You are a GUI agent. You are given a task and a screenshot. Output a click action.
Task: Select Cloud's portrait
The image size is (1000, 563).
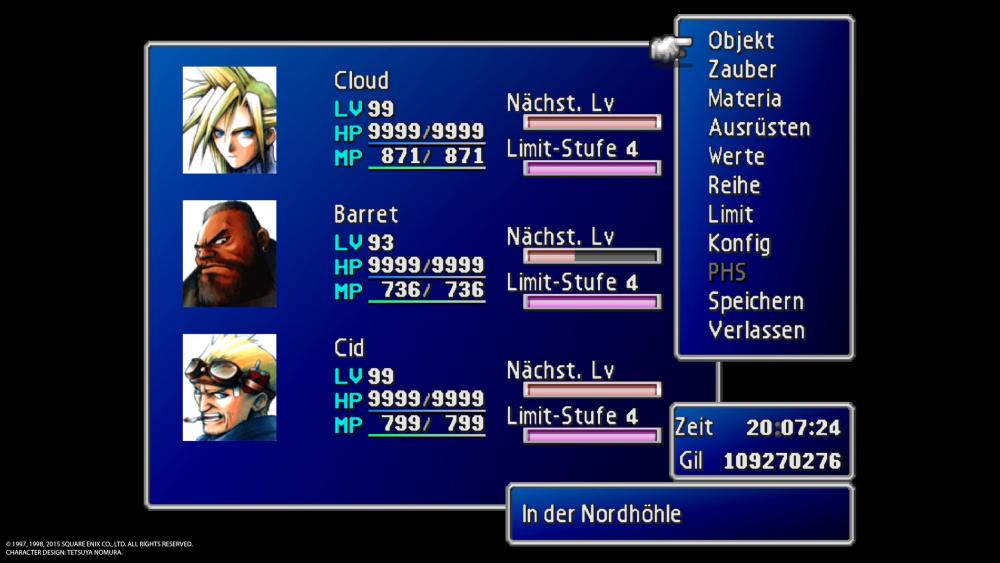coord(229,120)
